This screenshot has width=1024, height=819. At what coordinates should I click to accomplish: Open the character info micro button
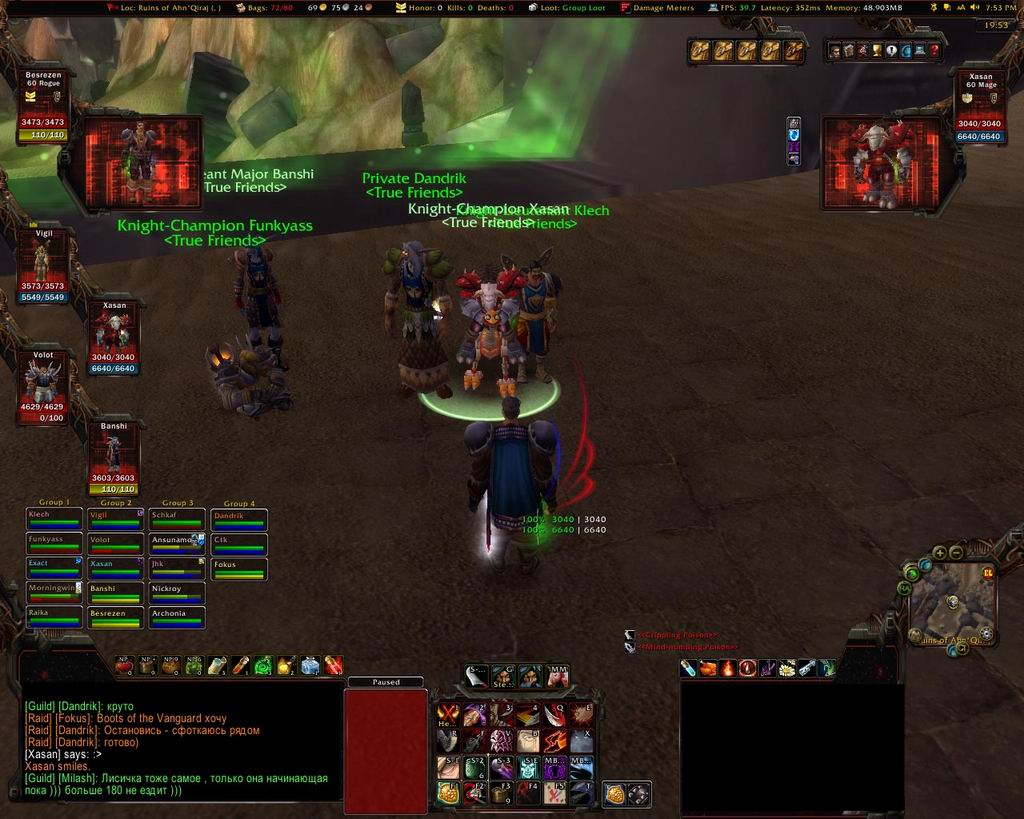pos(835,50)
